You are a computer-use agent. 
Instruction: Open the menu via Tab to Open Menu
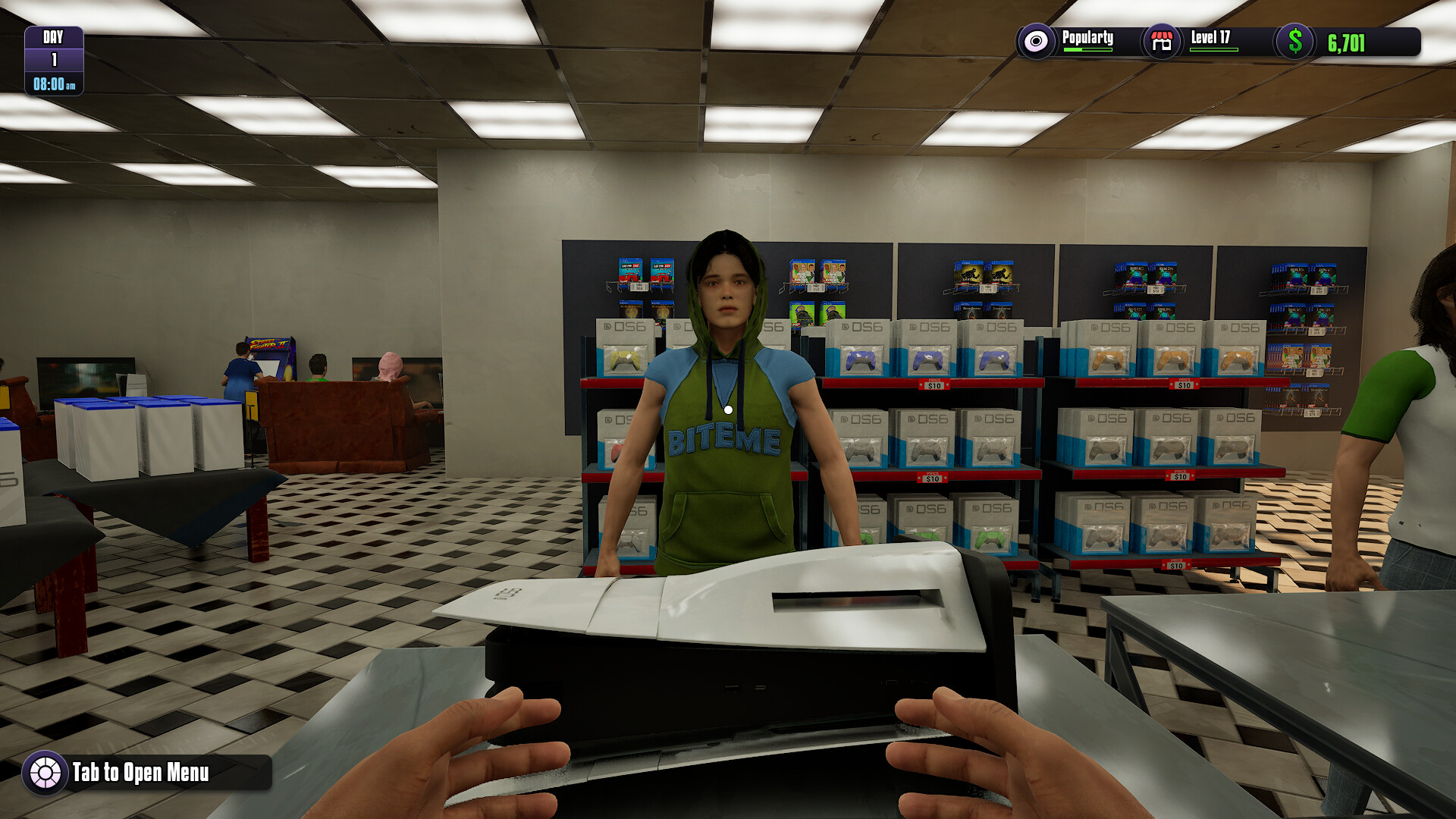pos(140,775)
